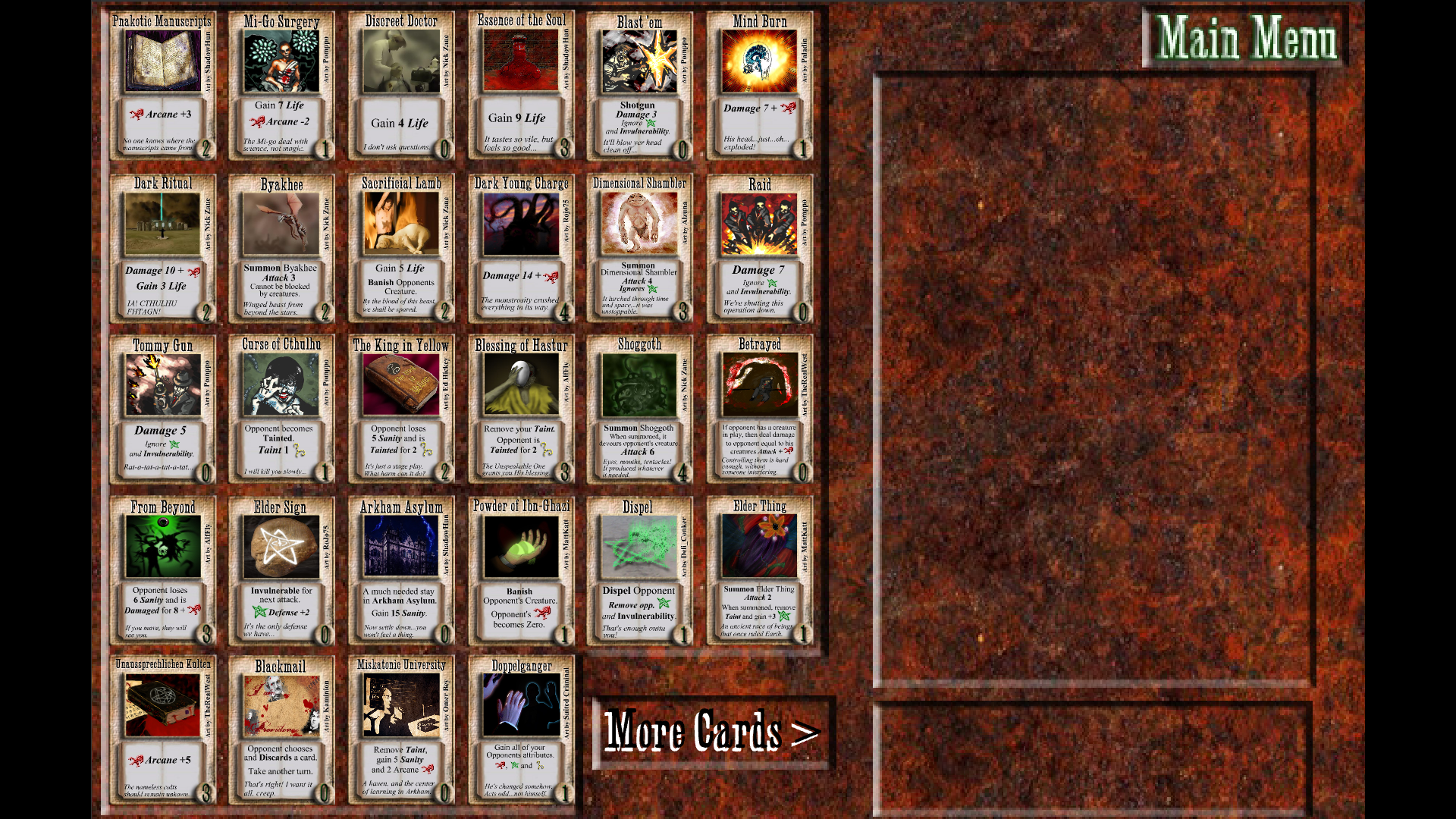Click the Arkham Asylum card
Viewport: 1456px width, 819px height.
pos(401,570)
